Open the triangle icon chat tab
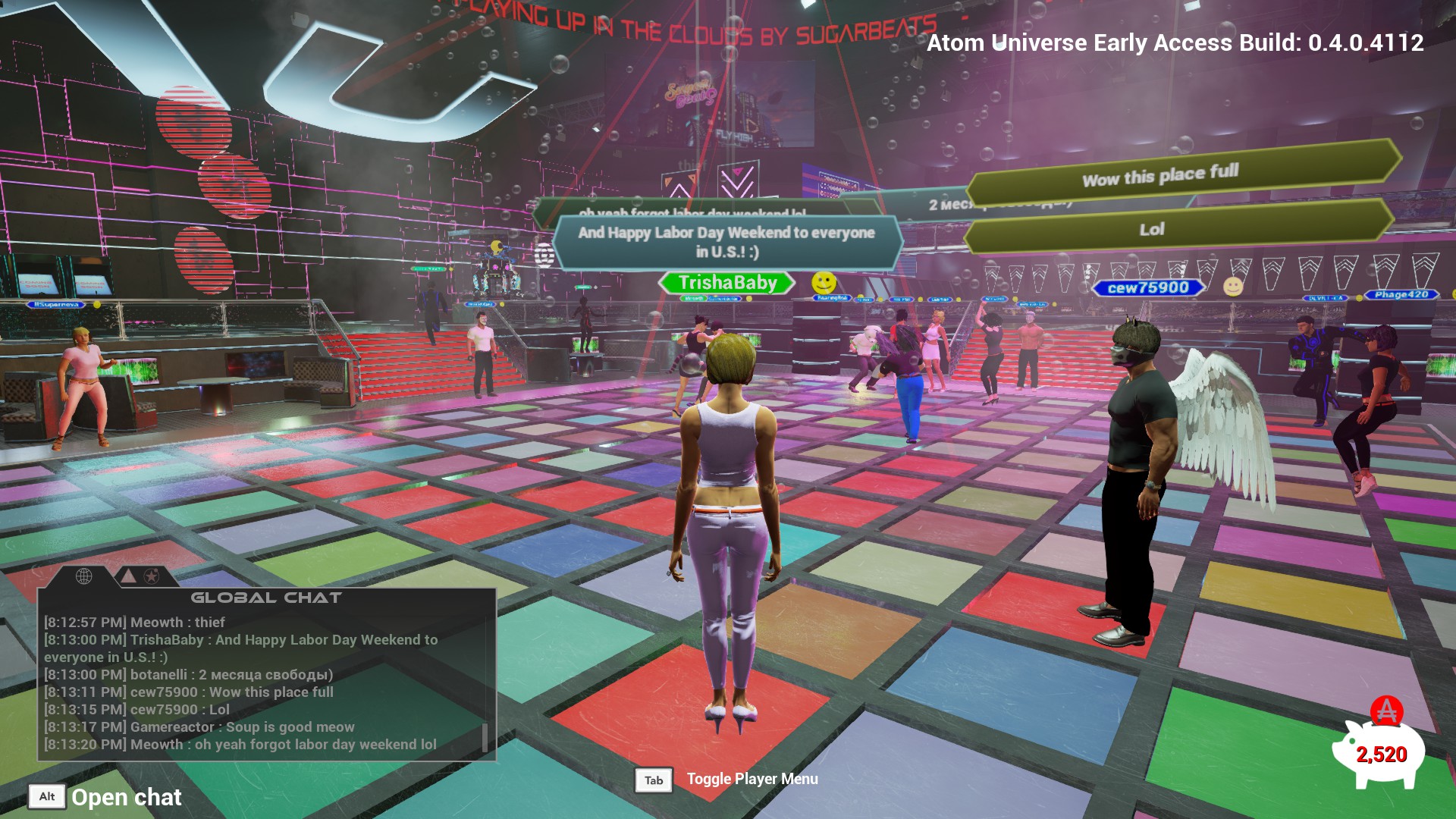Viewport: 1456px width, 819px height. click(x=129, y=576)
